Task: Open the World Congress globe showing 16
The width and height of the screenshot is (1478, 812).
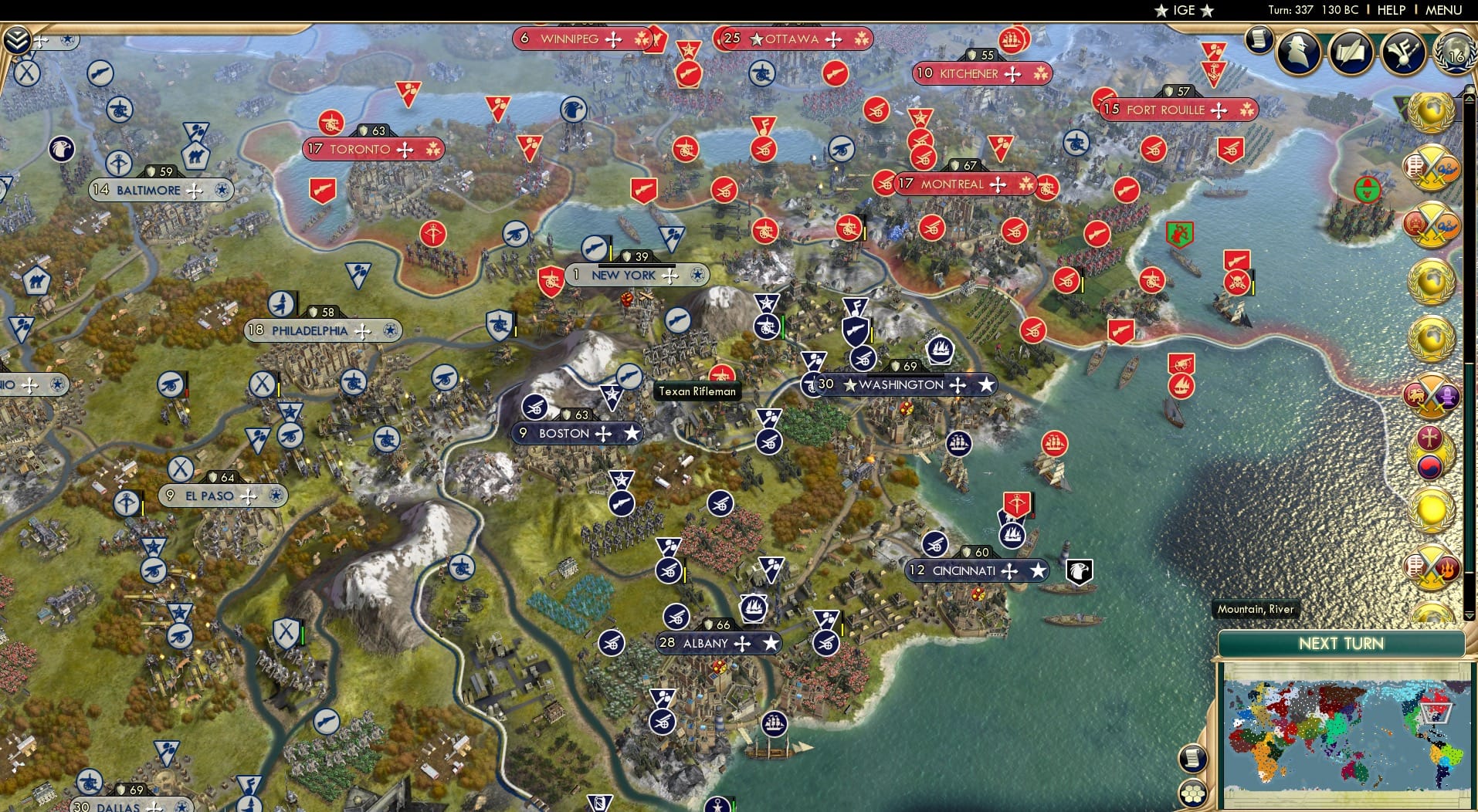Action: click(x=1455, y=54)
